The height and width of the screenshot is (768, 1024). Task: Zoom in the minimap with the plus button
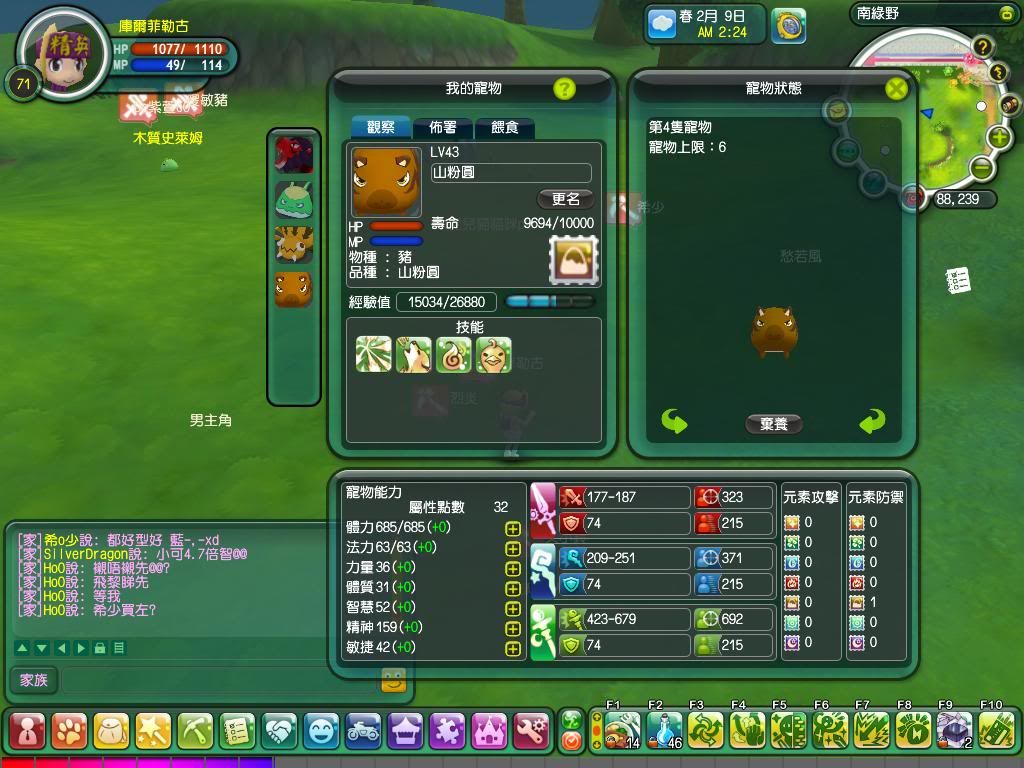[x=999, y=137]
